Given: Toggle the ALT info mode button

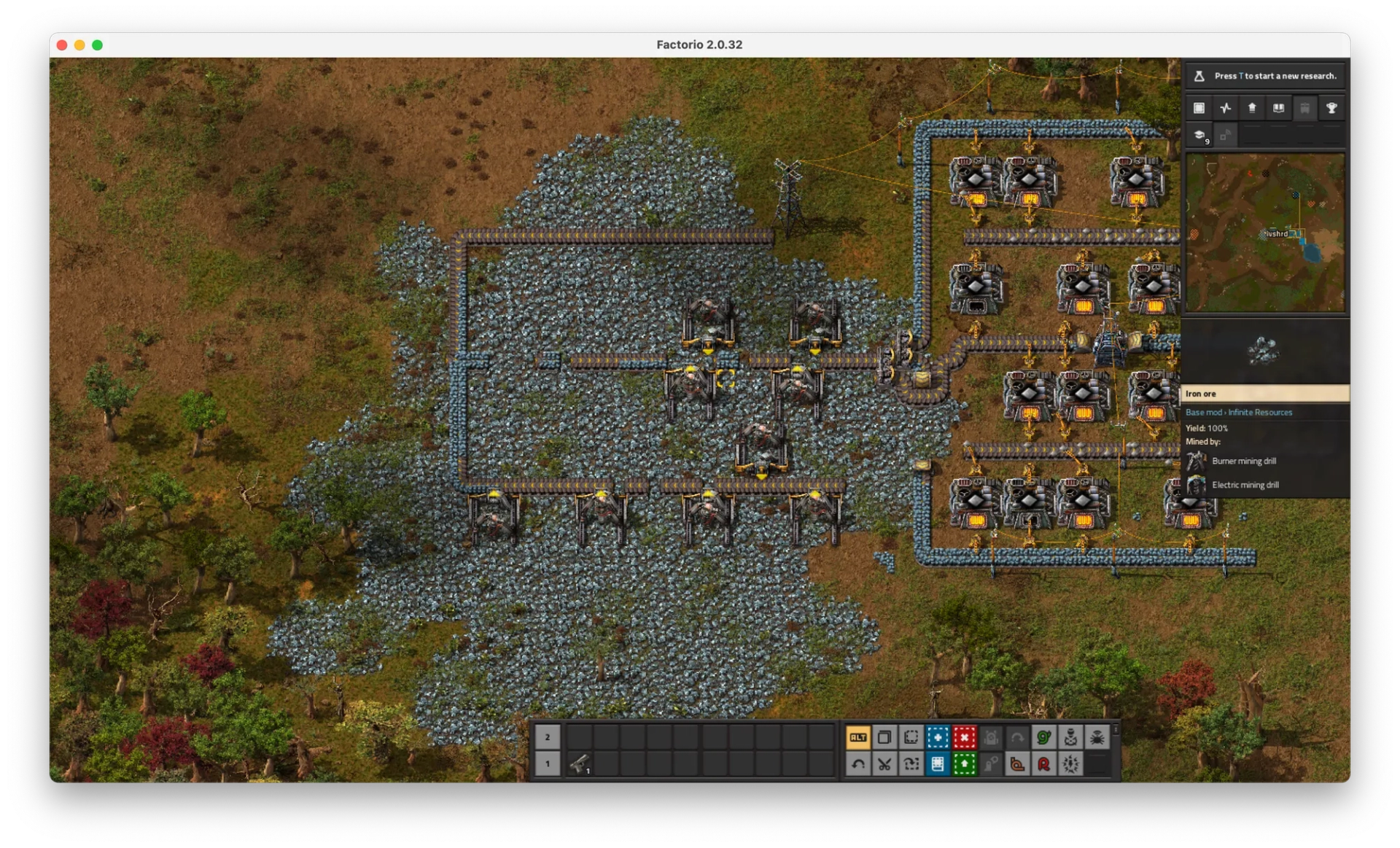Looking at the screenshot, I should click(x=857, y=737).
